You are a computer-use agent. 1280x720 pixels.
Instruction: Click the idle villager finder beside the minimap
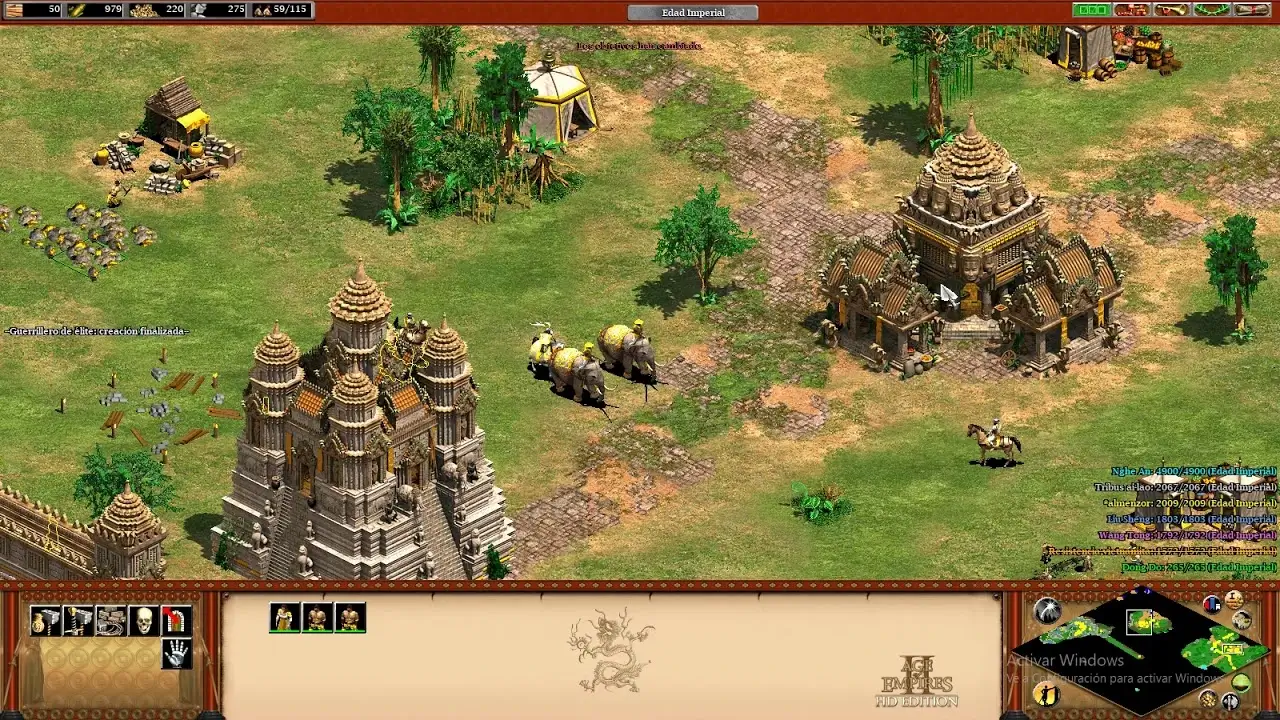tap(1046, 697)
